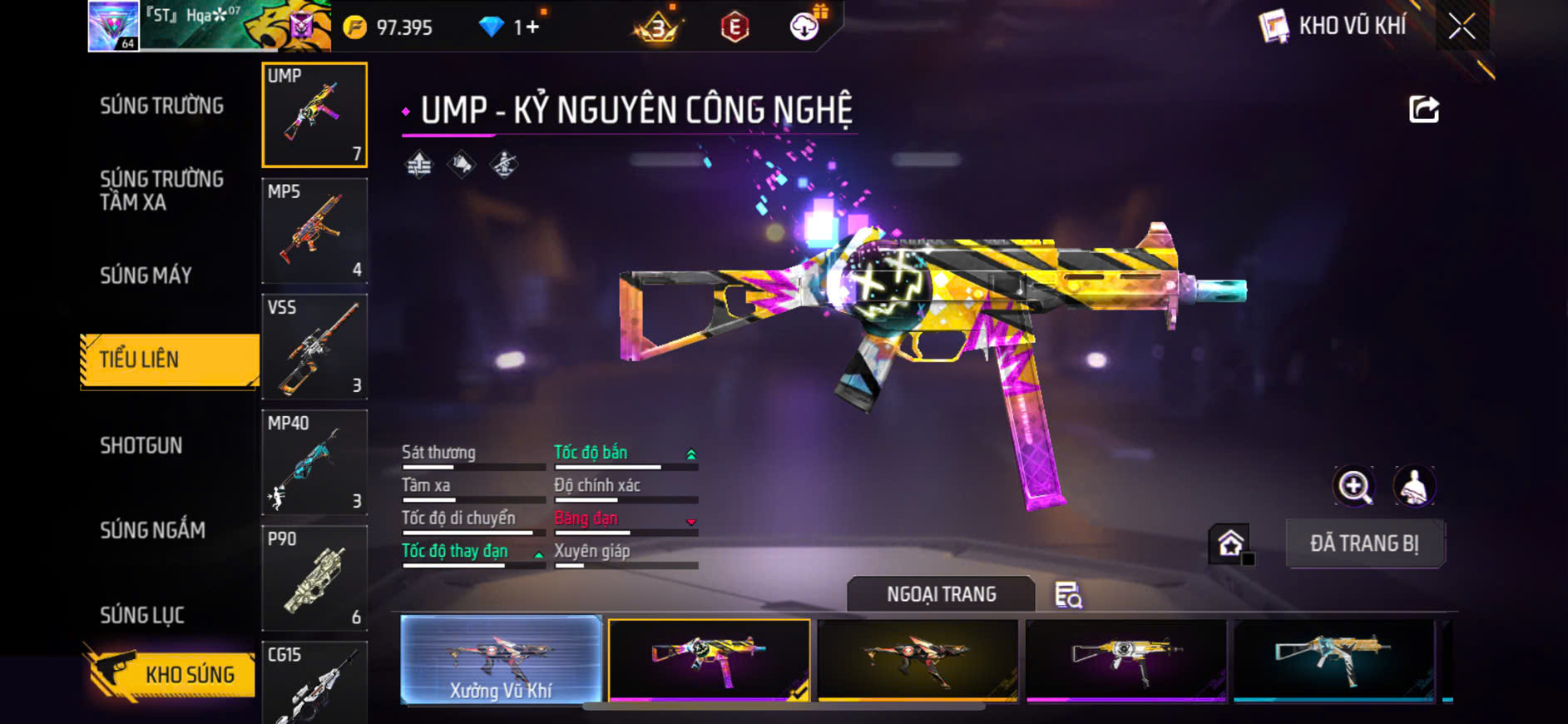
Task: Open the player profile avatar
Action: click(114, 26)
